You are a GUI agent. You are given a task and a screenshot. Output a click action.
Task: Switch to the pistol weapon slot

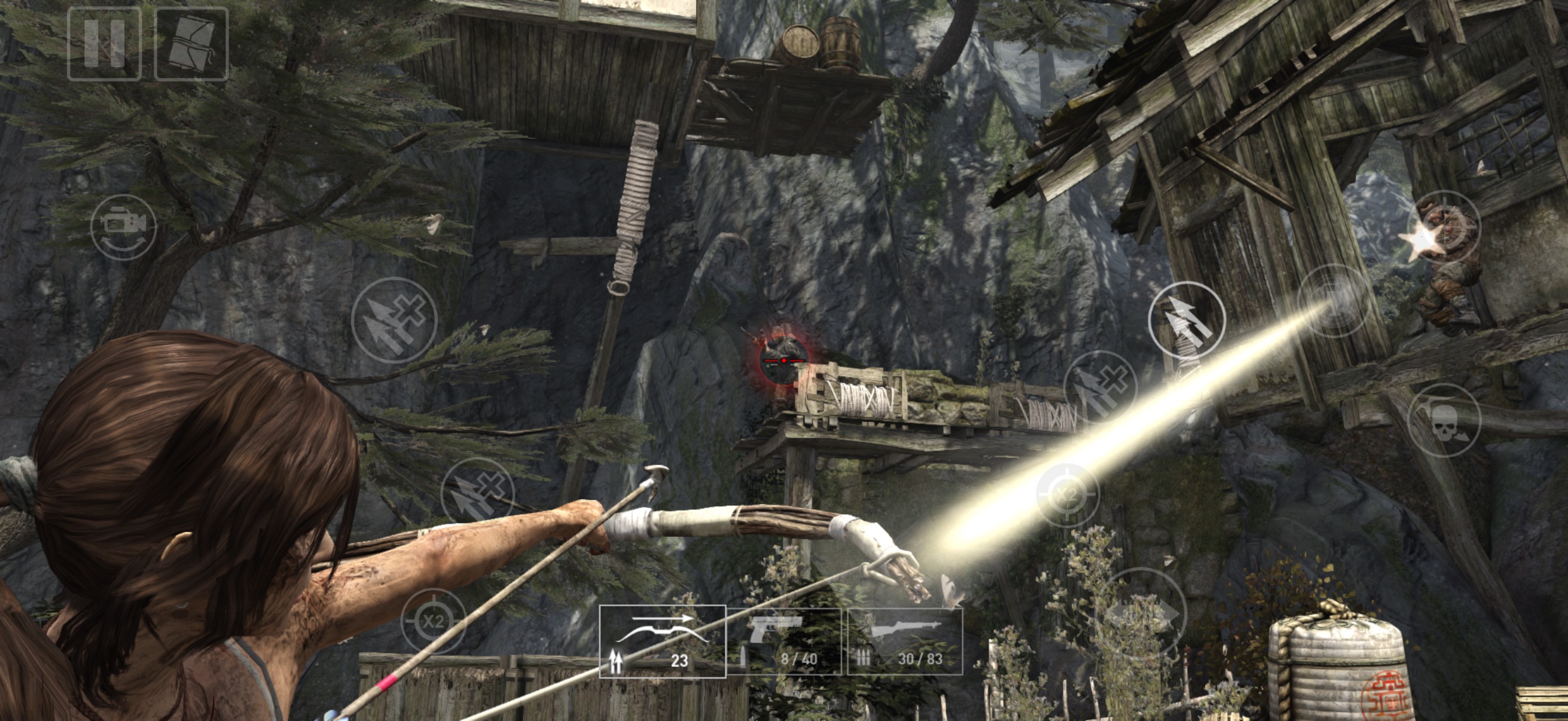coord(784,641)
